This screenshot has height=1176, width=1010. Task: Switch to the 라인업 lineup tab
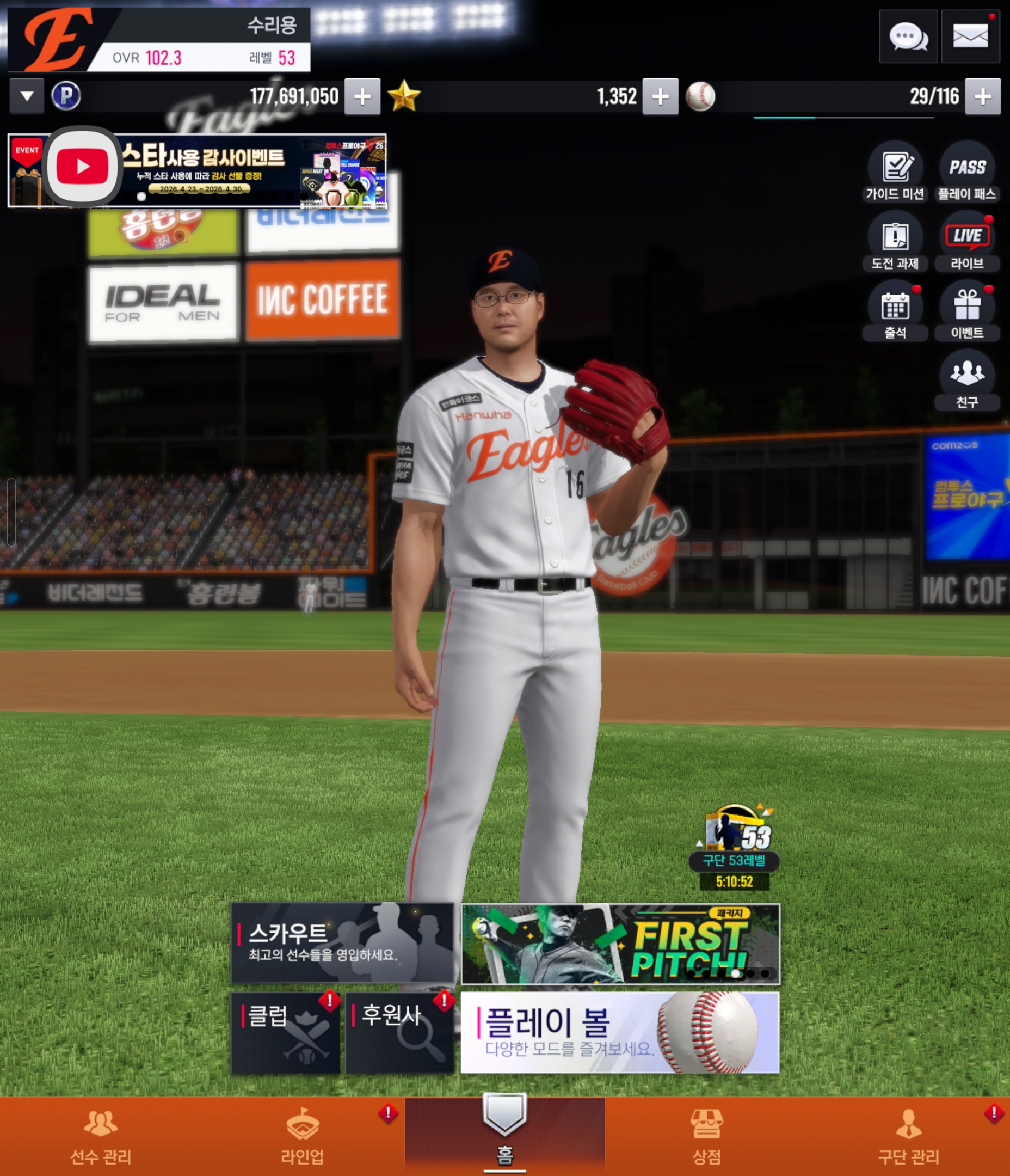pyautogui.click(x=303, y=1136)
